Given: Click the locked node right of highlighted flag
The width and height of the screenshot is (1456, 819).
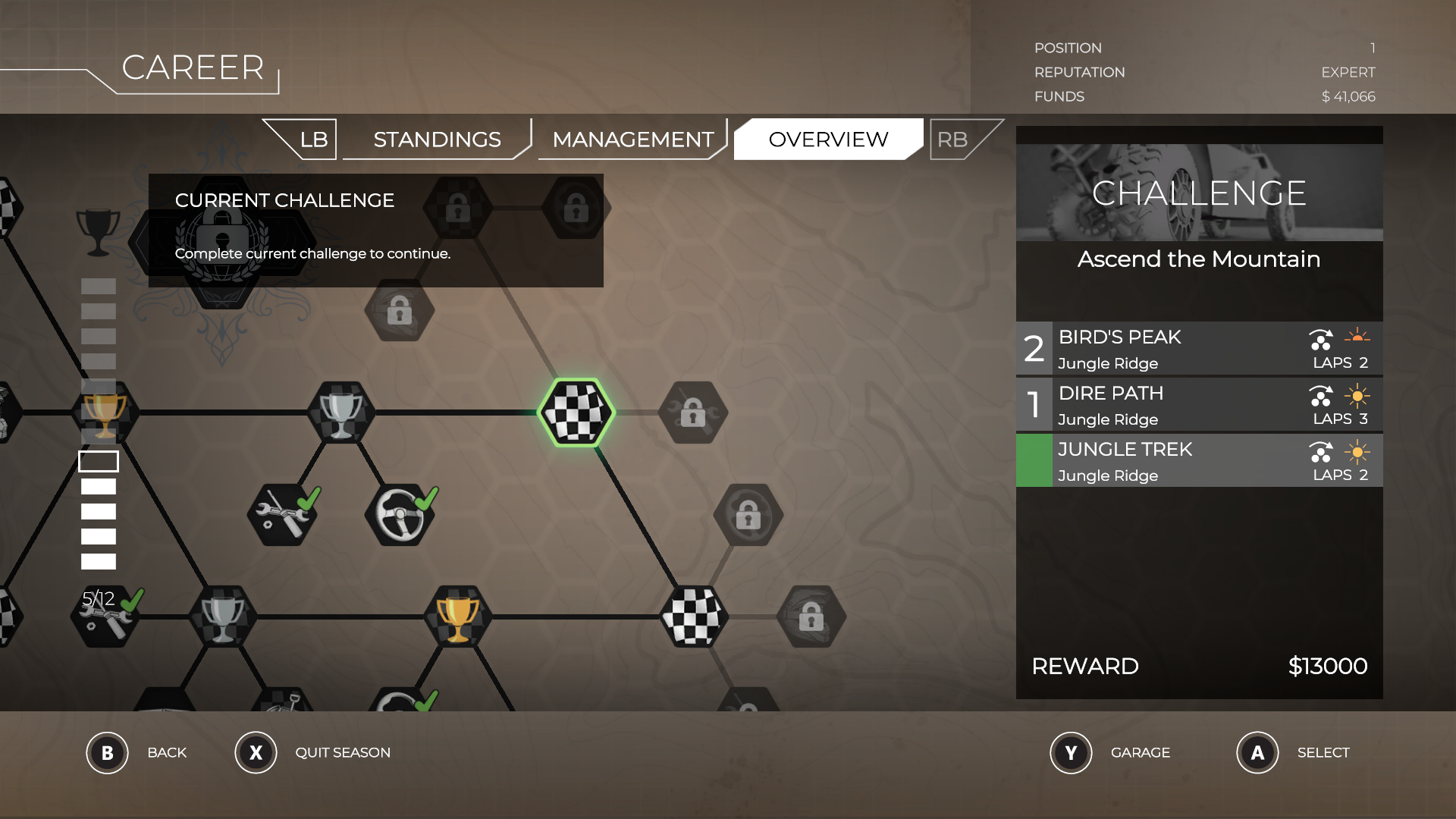Looking at the screenshot, I should coord(693,413).
